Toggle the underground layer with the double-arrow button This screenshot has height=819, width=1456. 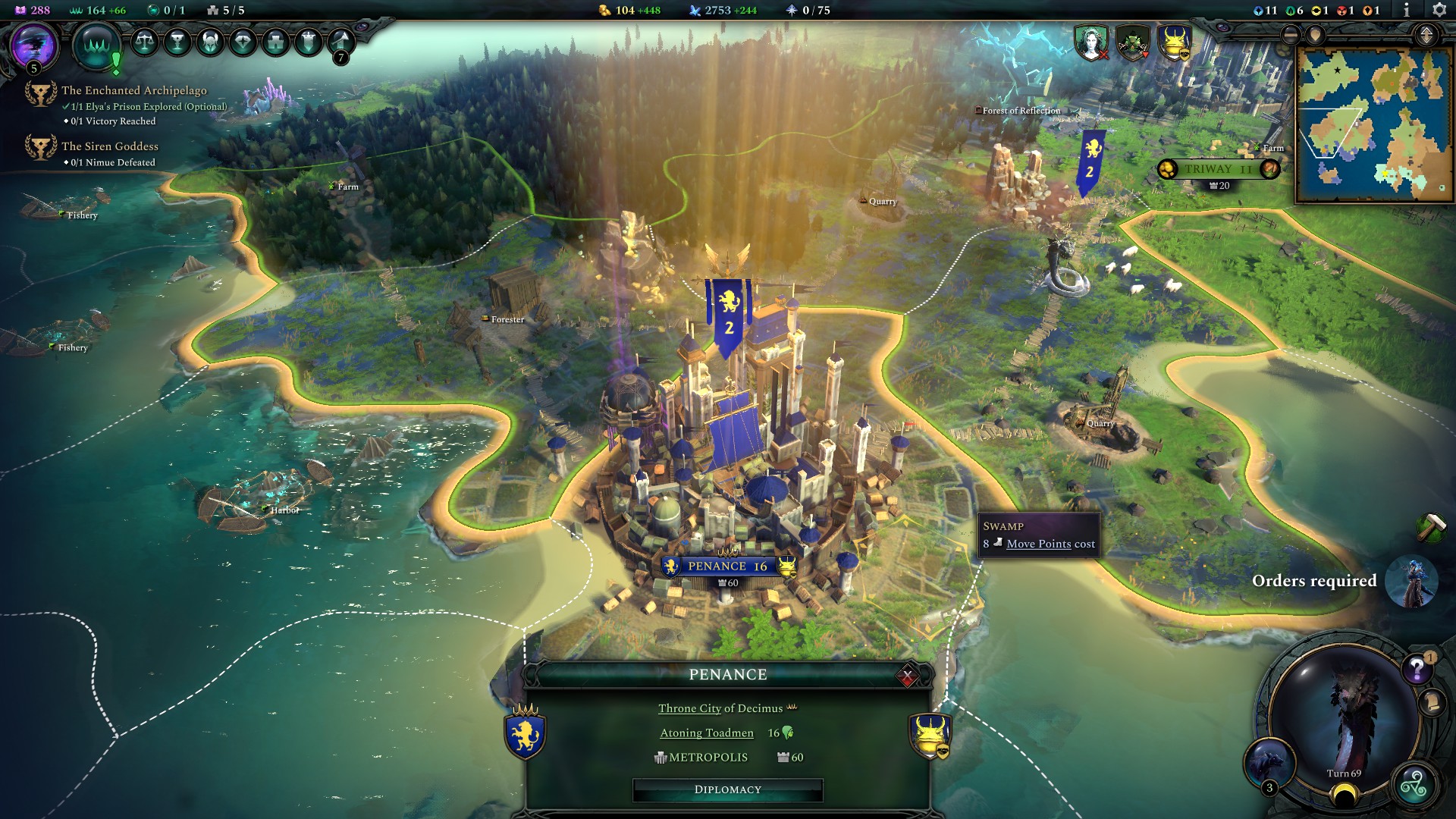tap(1426, 35)
